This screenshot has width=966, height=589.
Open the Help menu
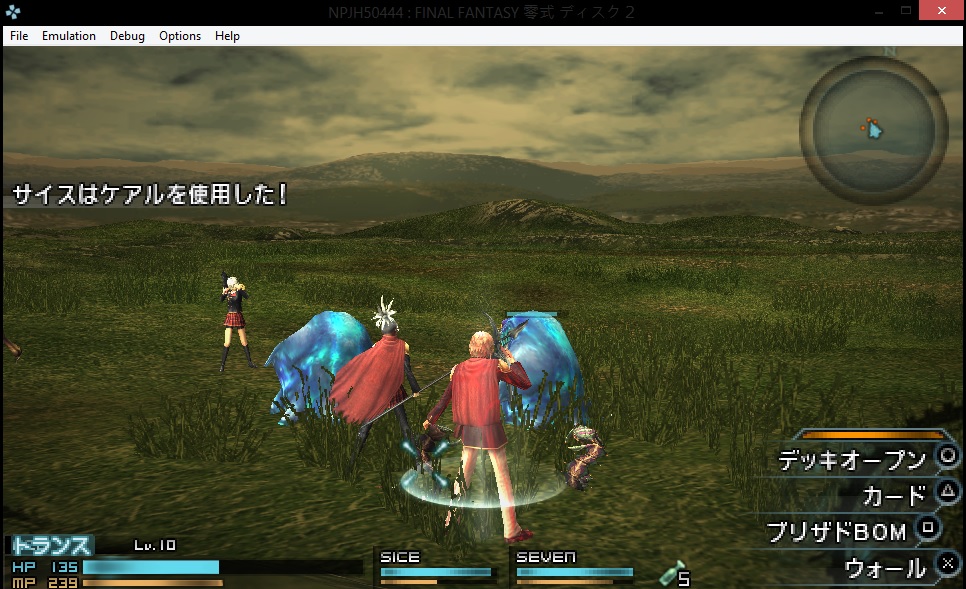(x=227, y=36)
